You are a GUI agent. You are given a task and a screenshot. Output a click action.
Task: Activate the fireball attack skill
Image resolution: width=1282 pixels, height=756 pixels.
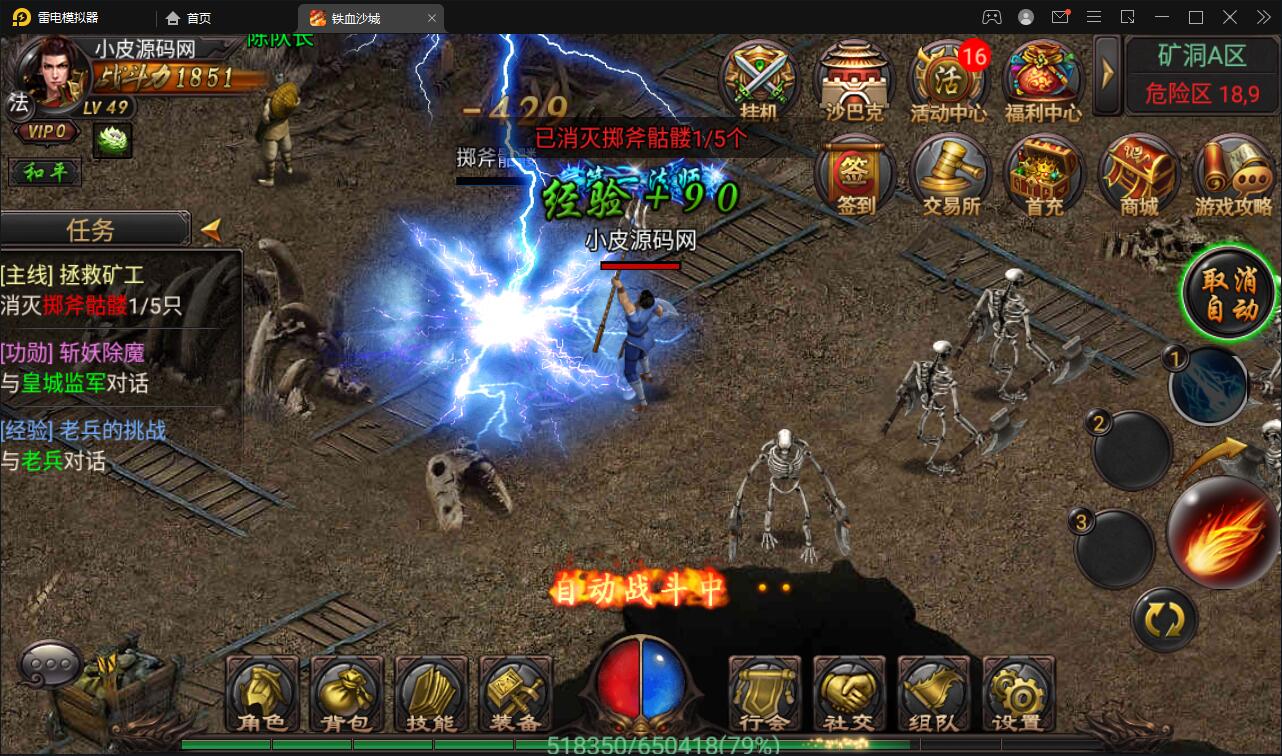click(x=1222, y=531)
